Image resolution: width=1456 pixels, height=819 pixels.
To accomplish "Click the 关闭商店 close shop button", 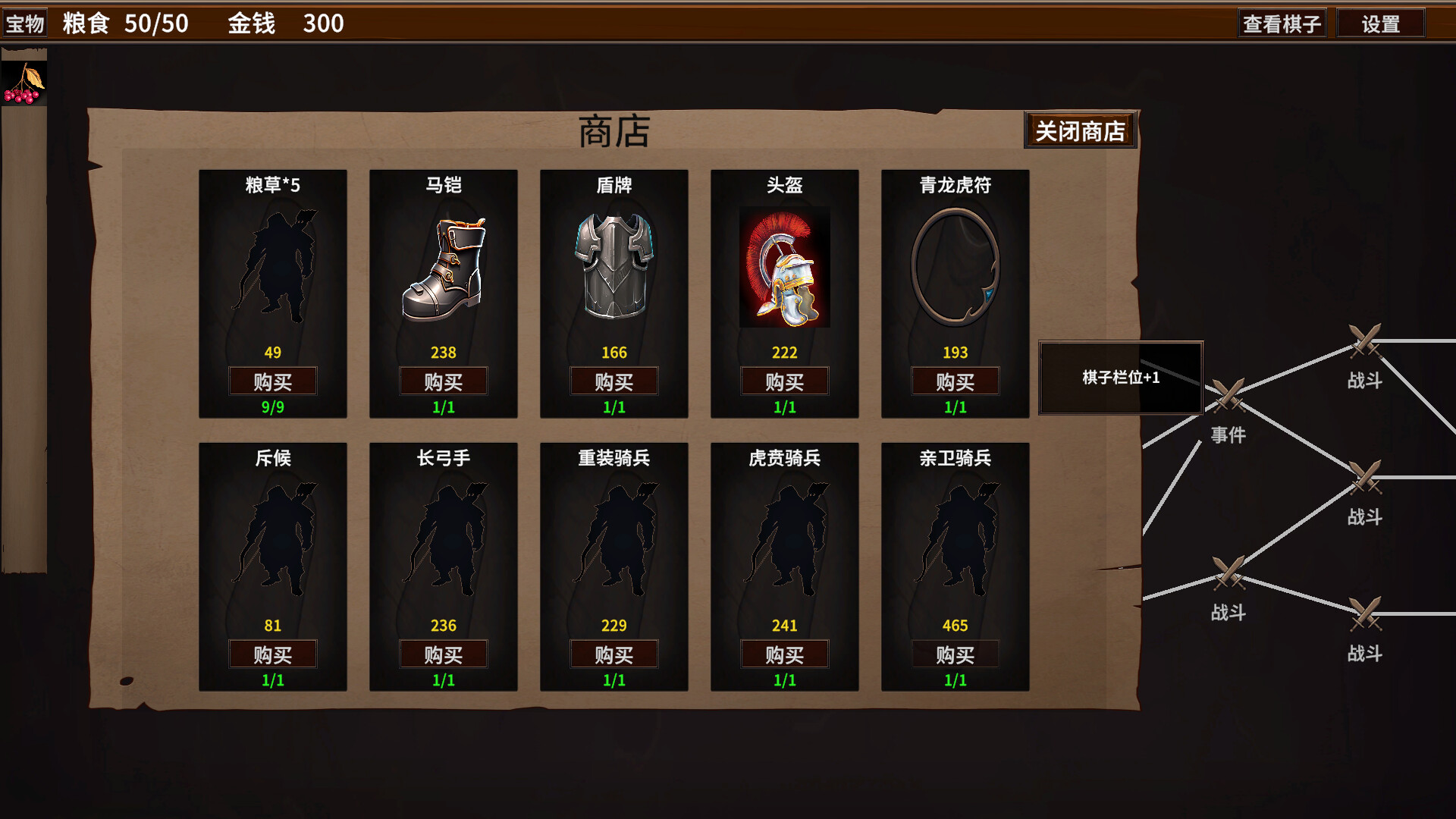I will [x=1080, y=129].
